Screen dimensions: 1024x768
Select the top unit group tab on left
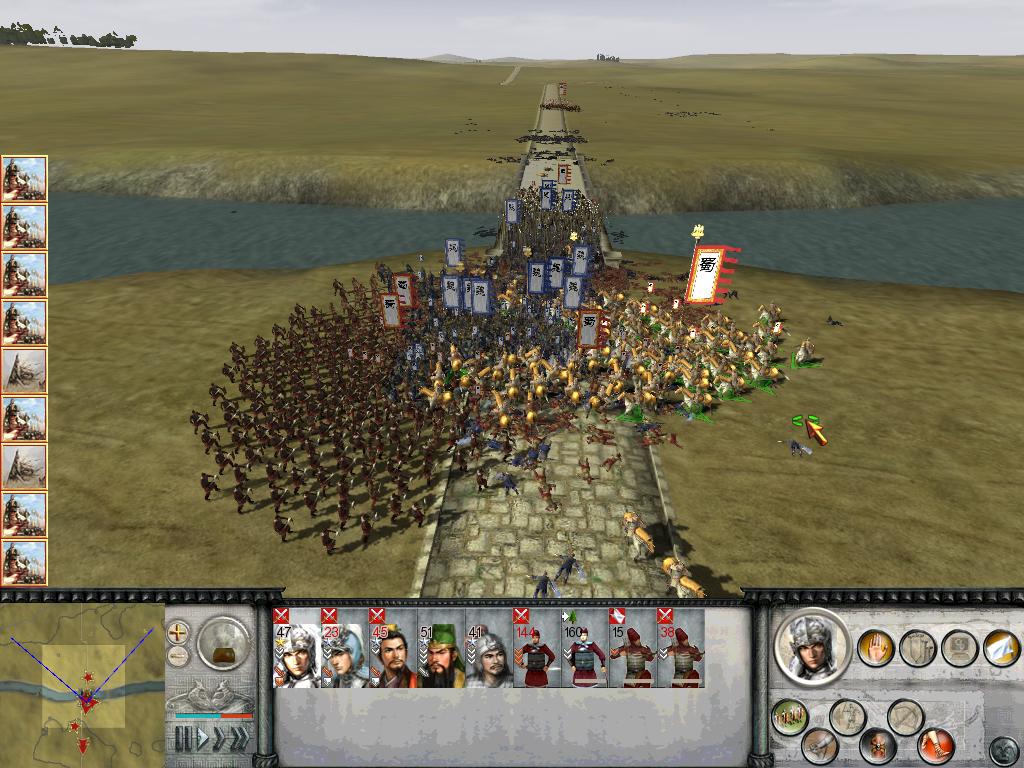[24, 179]
